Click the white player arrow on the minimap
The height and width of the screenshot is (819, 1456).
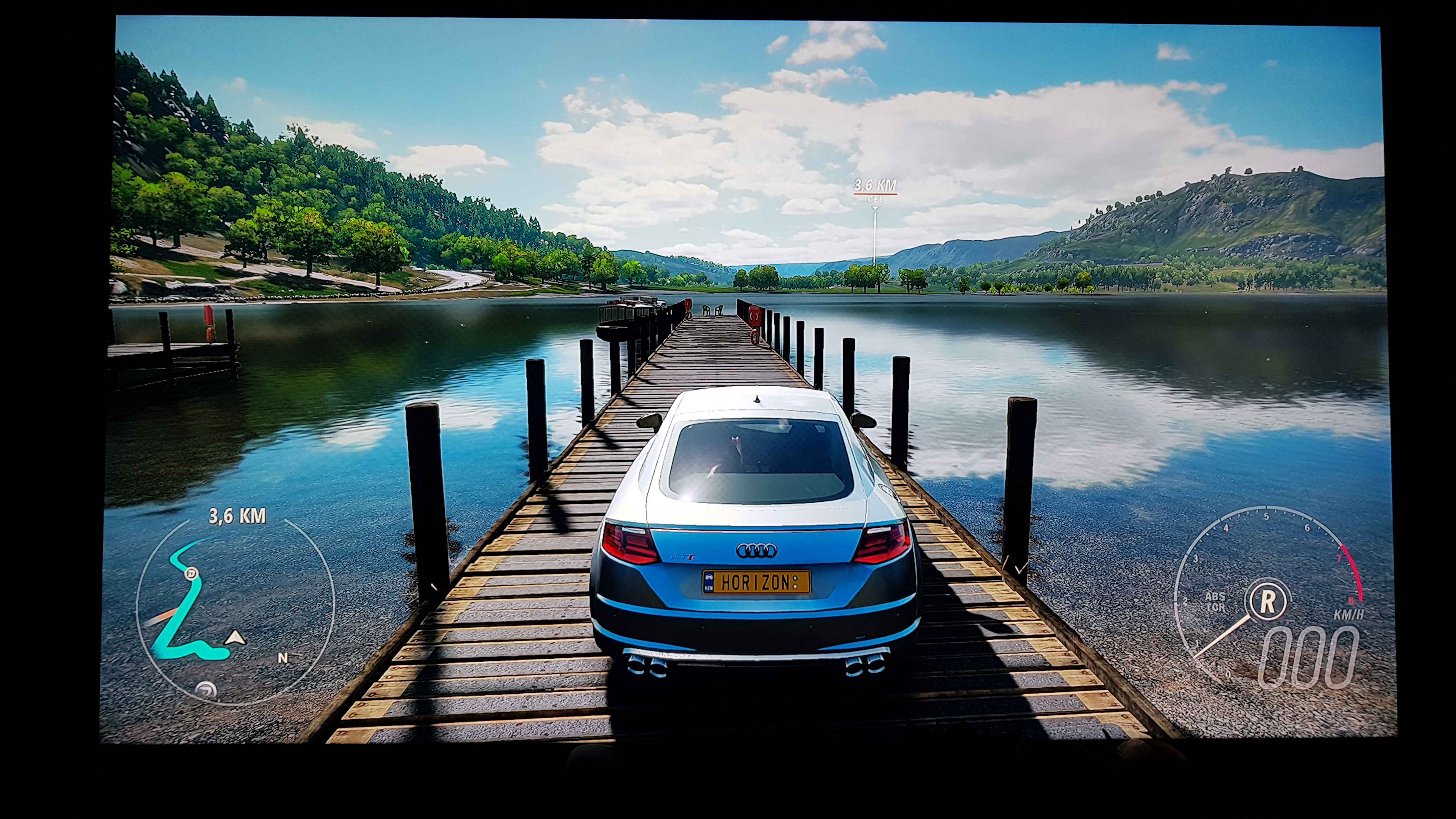[236, 638]
